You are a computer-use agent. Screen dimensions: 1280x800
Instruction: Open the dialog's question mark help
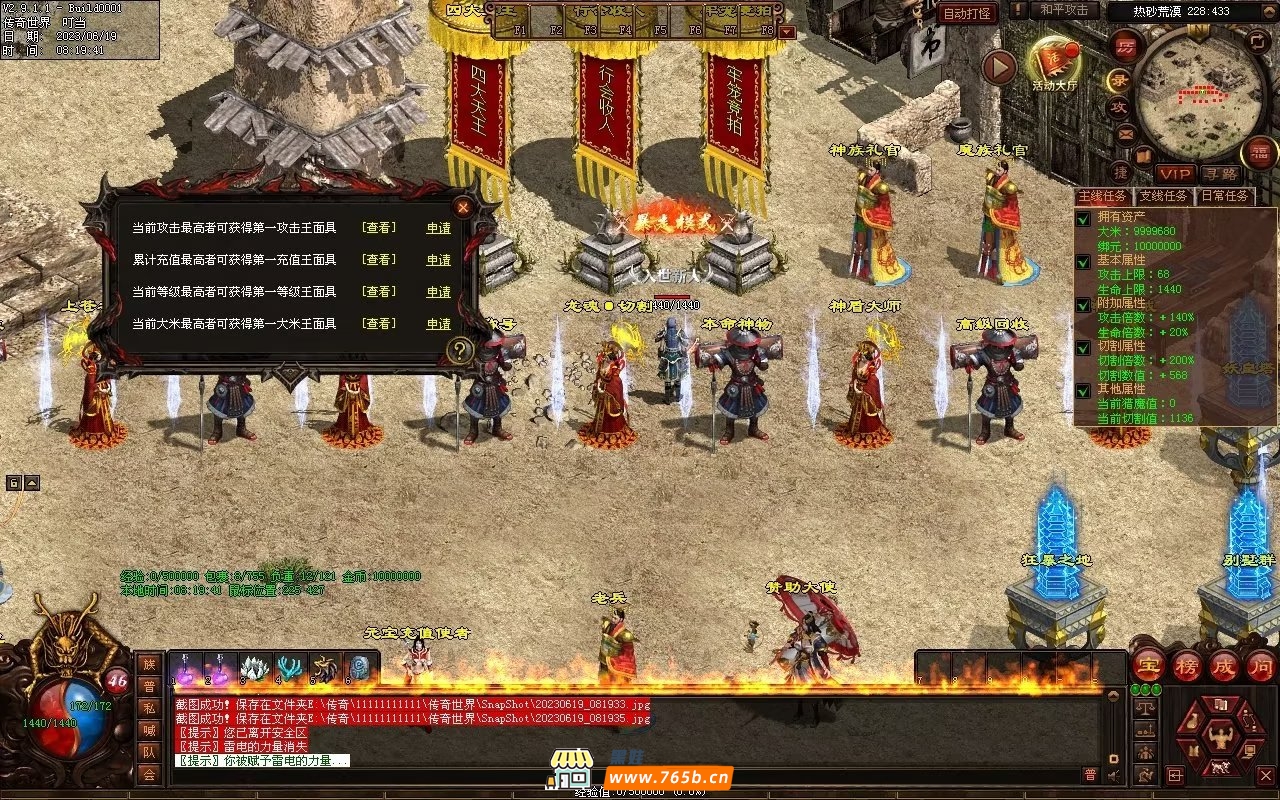(459, 350)
